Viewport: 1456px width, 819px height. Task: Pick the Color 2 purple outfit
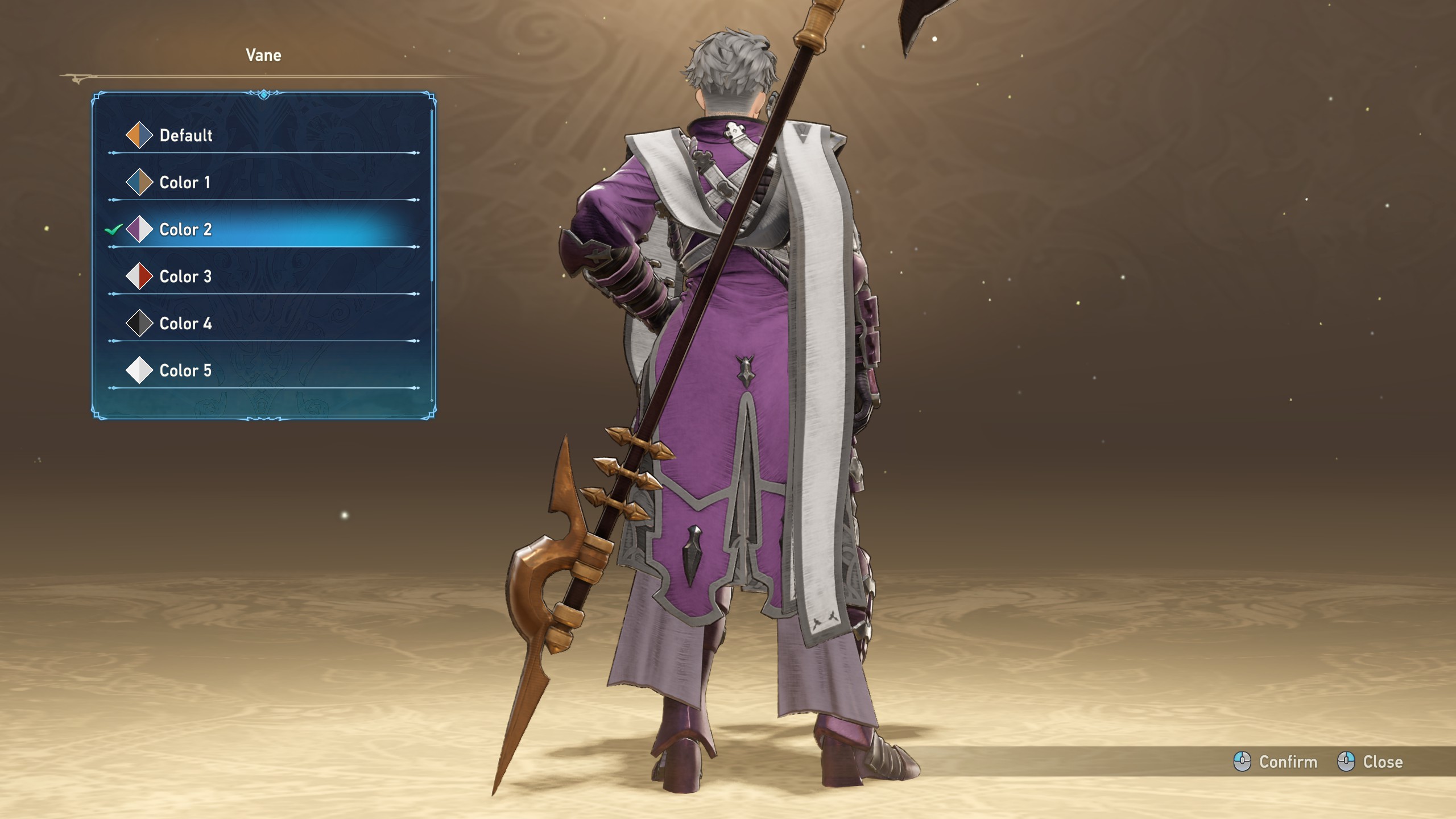[x=185, y=230]
